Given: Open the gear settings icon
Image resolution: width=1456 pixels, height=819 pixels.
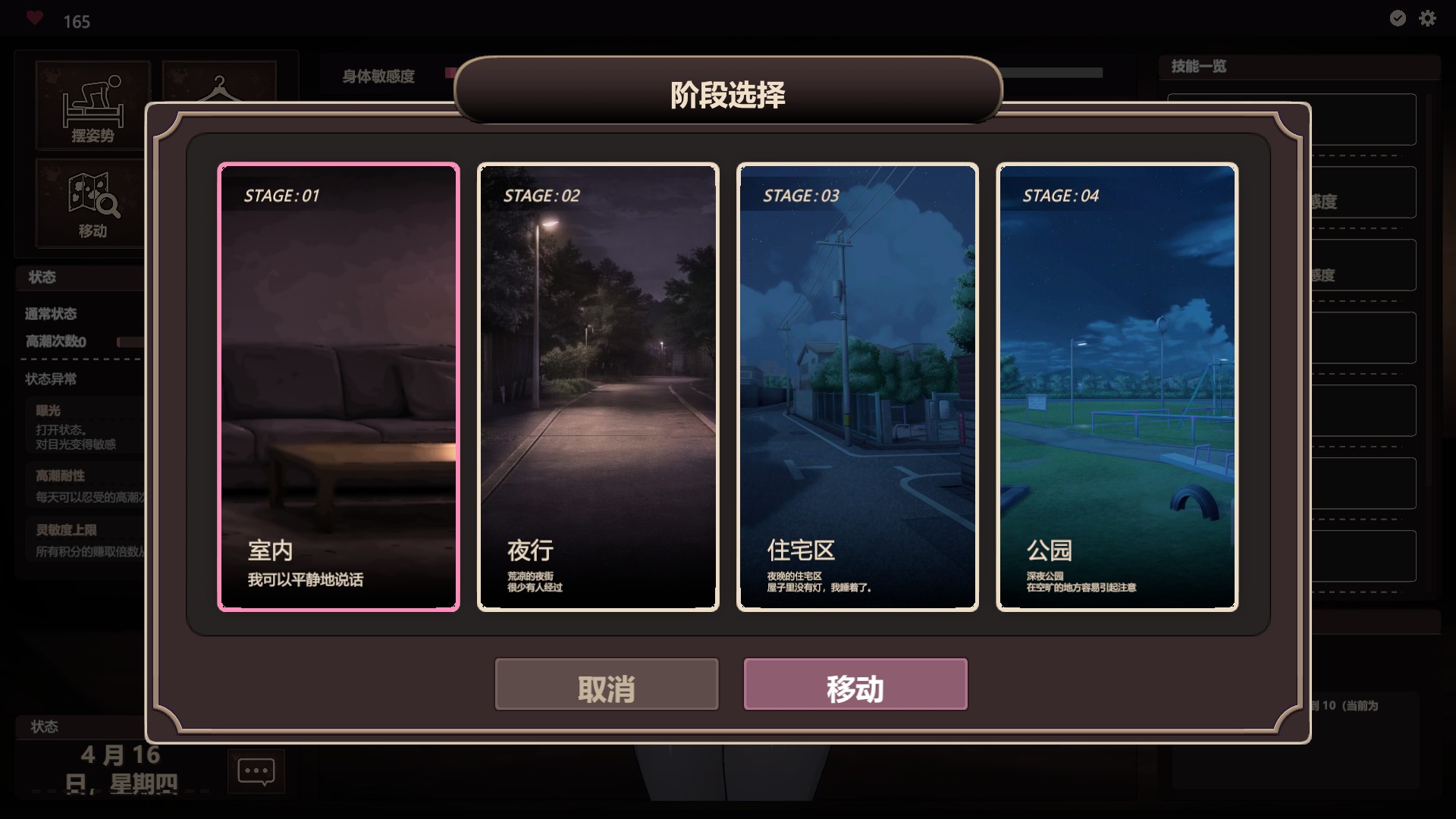Looking at the screenshot, I should (x=1427, y=18).
